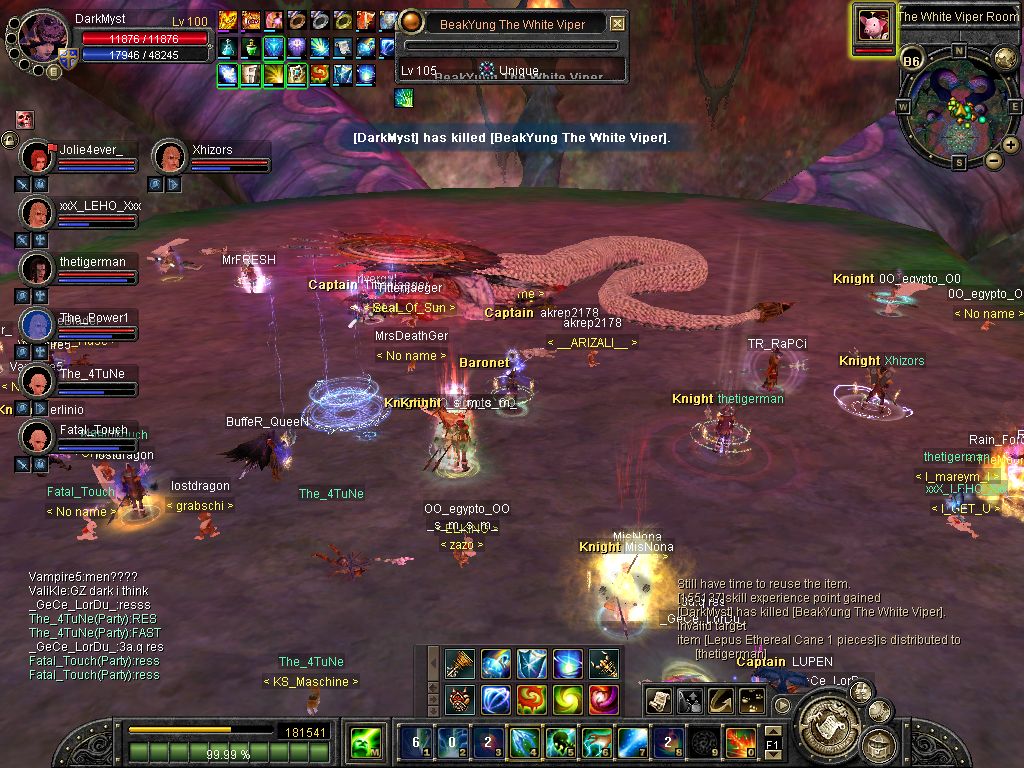This screenshot has width=1024, height=768.
Task: Activate the green face skill marked M
Action: click(365, 743)
